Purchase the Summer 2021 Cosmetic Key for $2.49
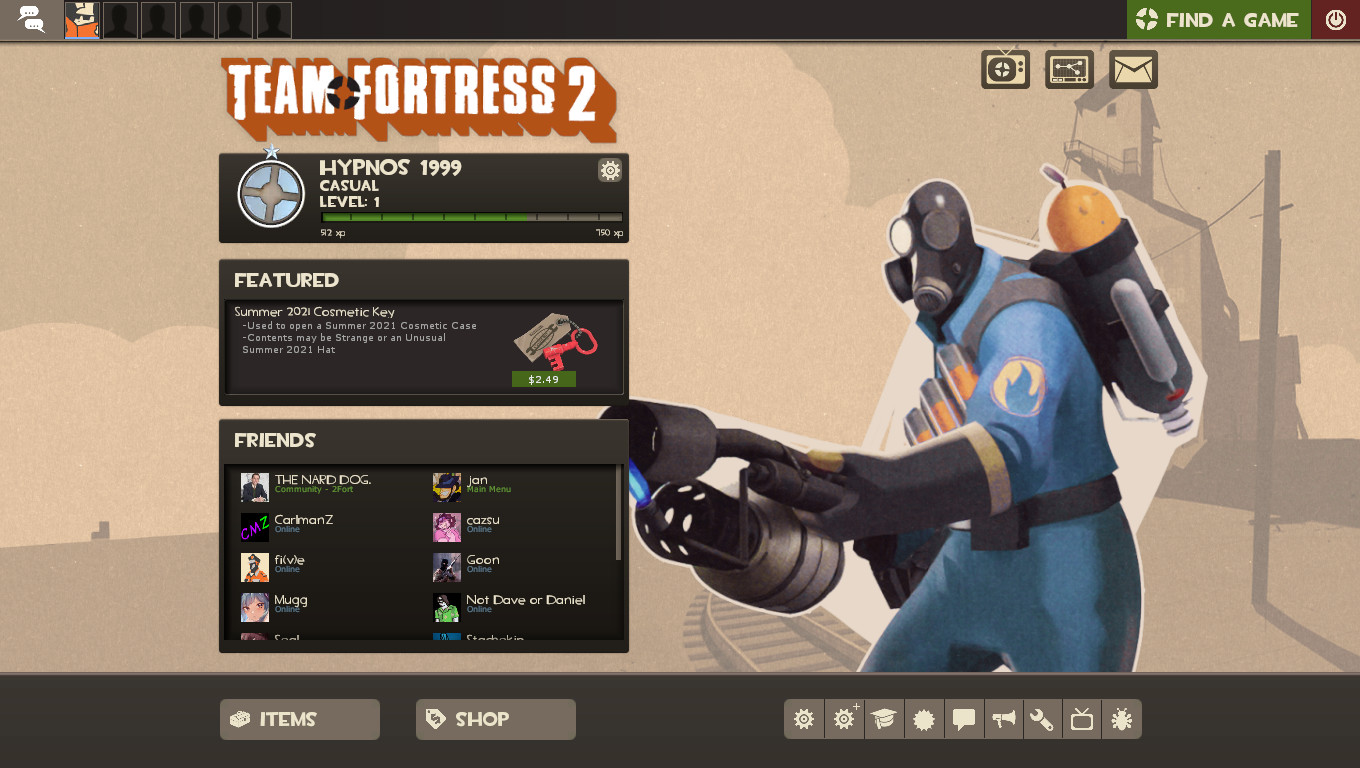The image size is (1360, 768). click(x=543, y=379)
